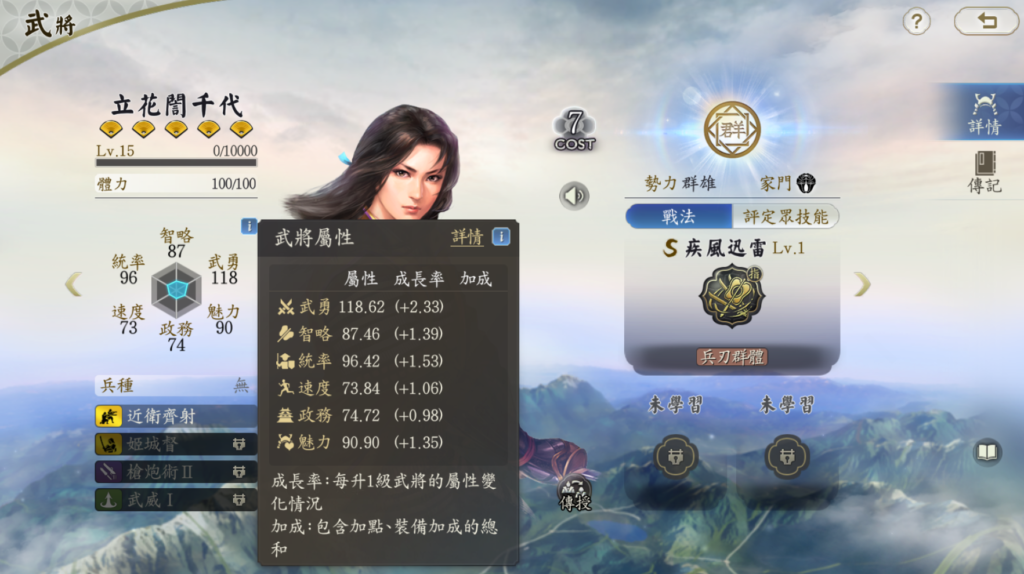
Task: Tap the 家門 clan crest icon
Action: coord(806,183)
